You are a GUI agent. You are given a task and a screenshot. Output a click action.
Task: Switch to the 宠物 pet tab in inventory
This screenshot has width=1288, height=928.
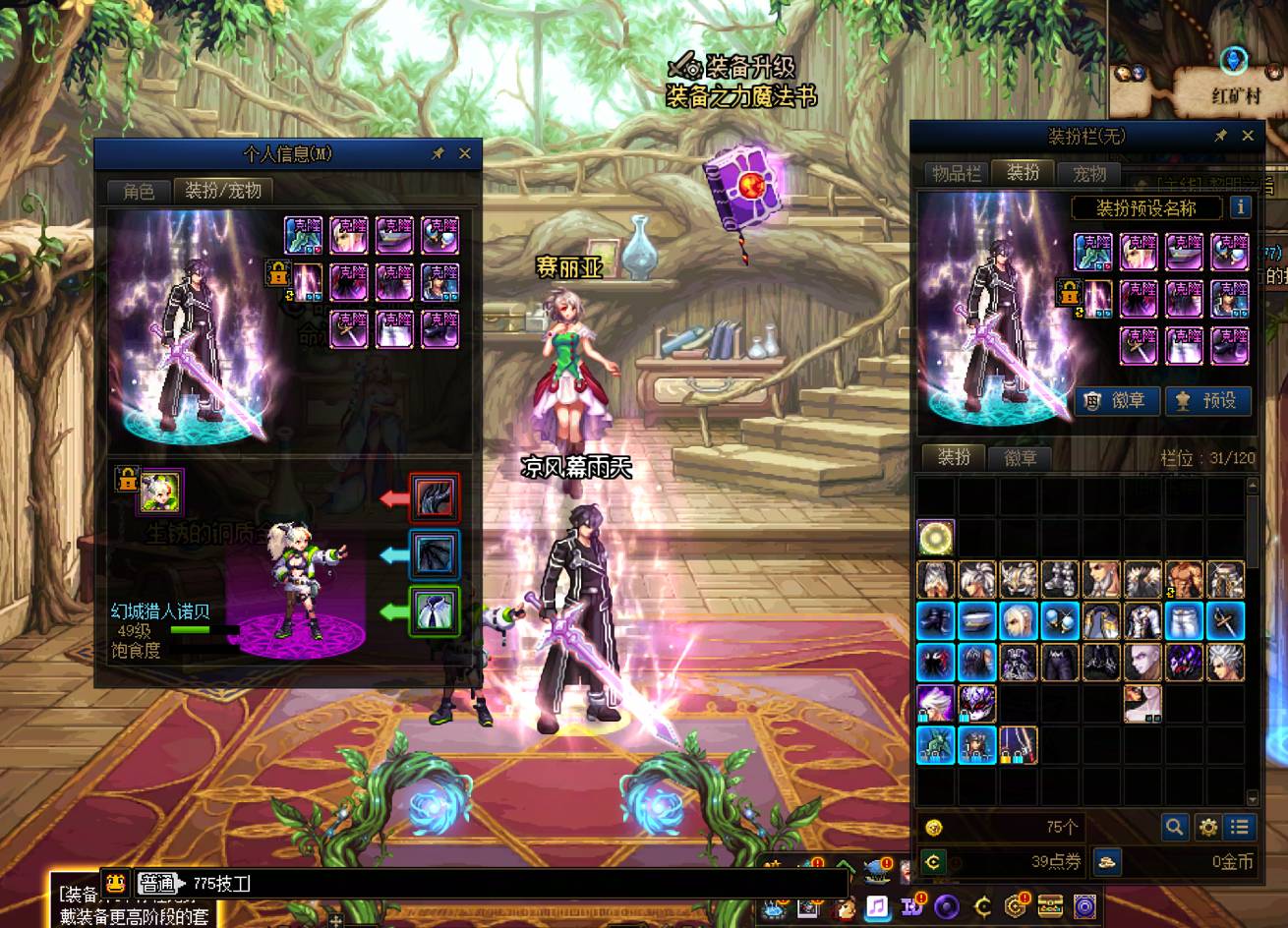point(1089,174)
